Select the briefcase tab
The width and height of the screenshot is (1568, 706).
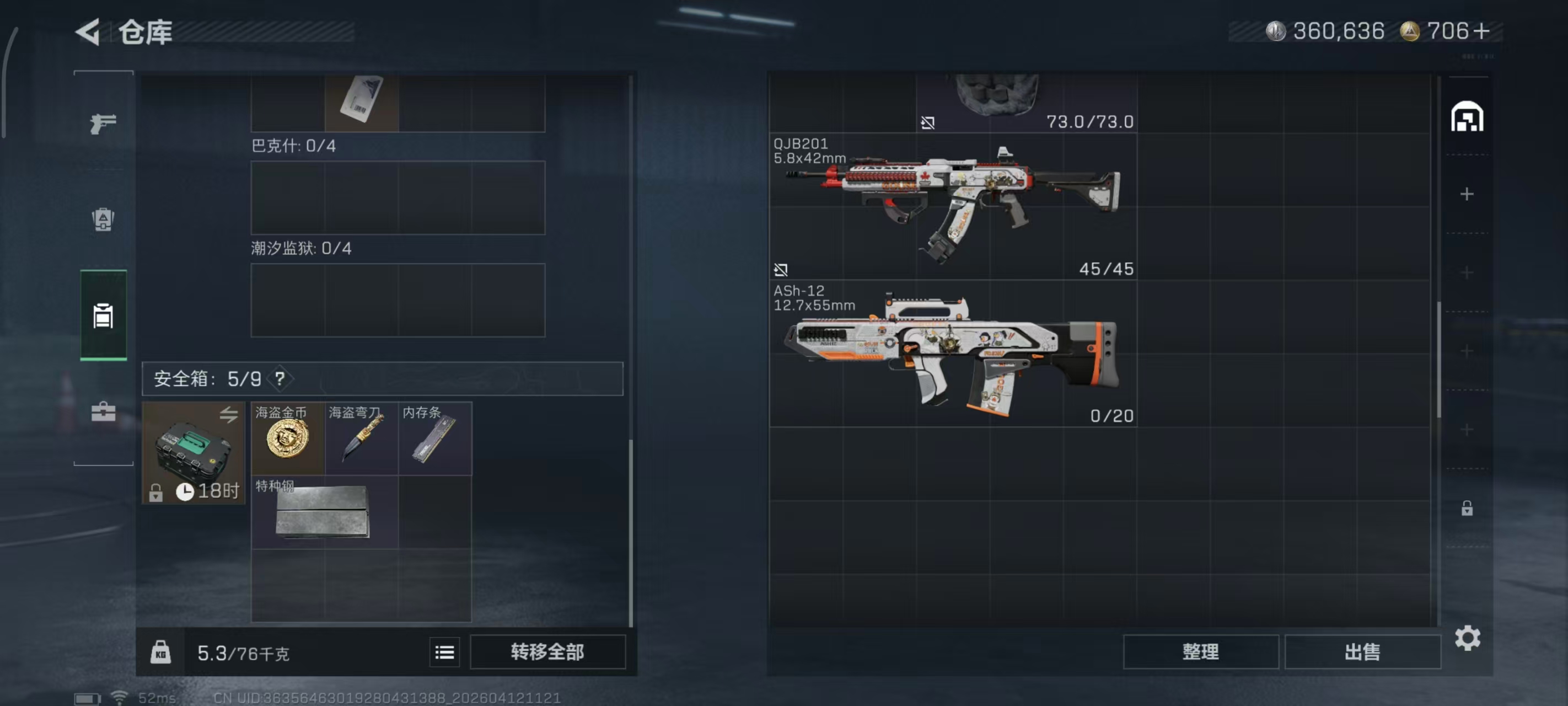[x=103, y=412]
